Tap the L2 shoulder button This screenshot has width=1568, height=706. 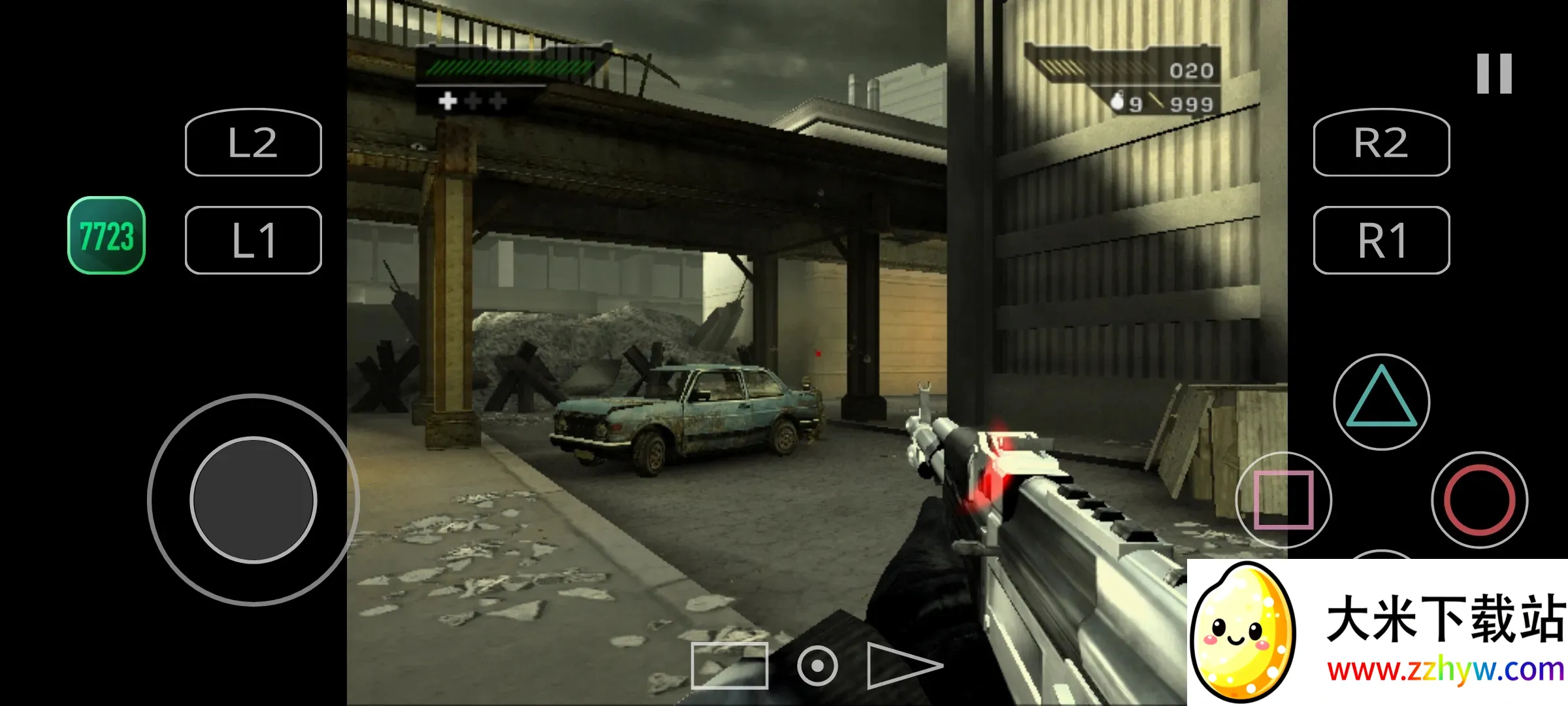tap(253, 143)
